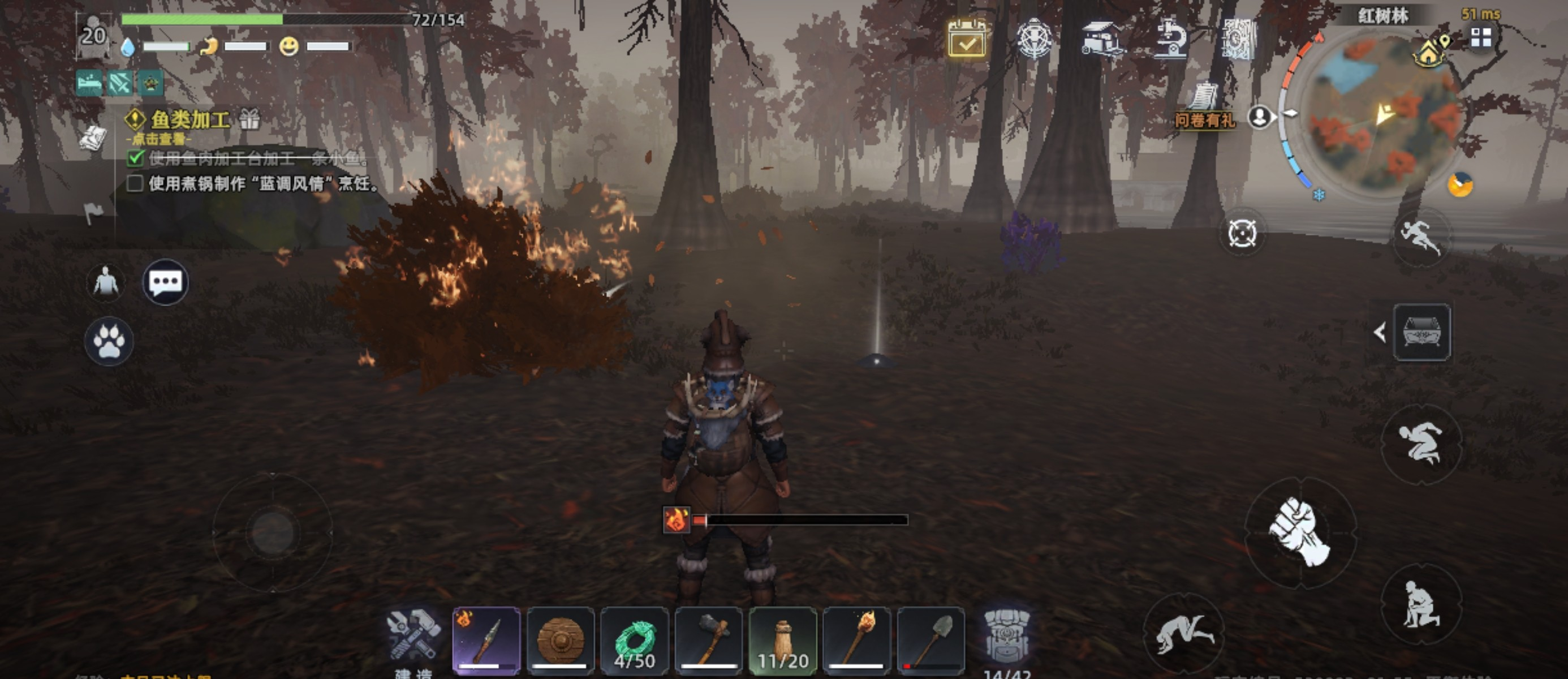Select the torch hotbar slot
Screen dimensions: 1568x679
pos(857,640)
